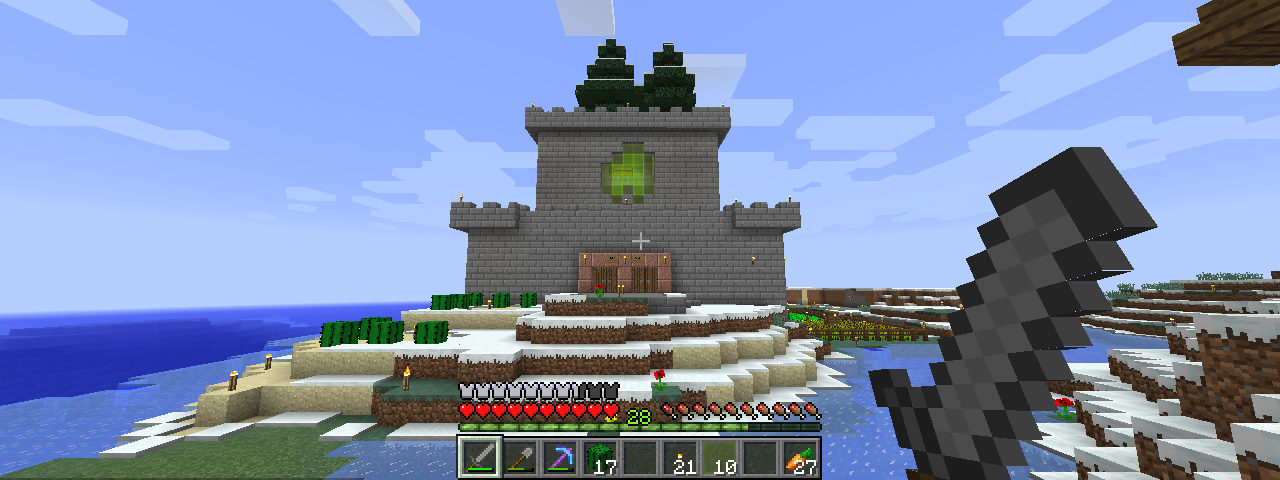
Task: Choose the enchanted diamond pickaxe slot
Action: tap(560, 458)
